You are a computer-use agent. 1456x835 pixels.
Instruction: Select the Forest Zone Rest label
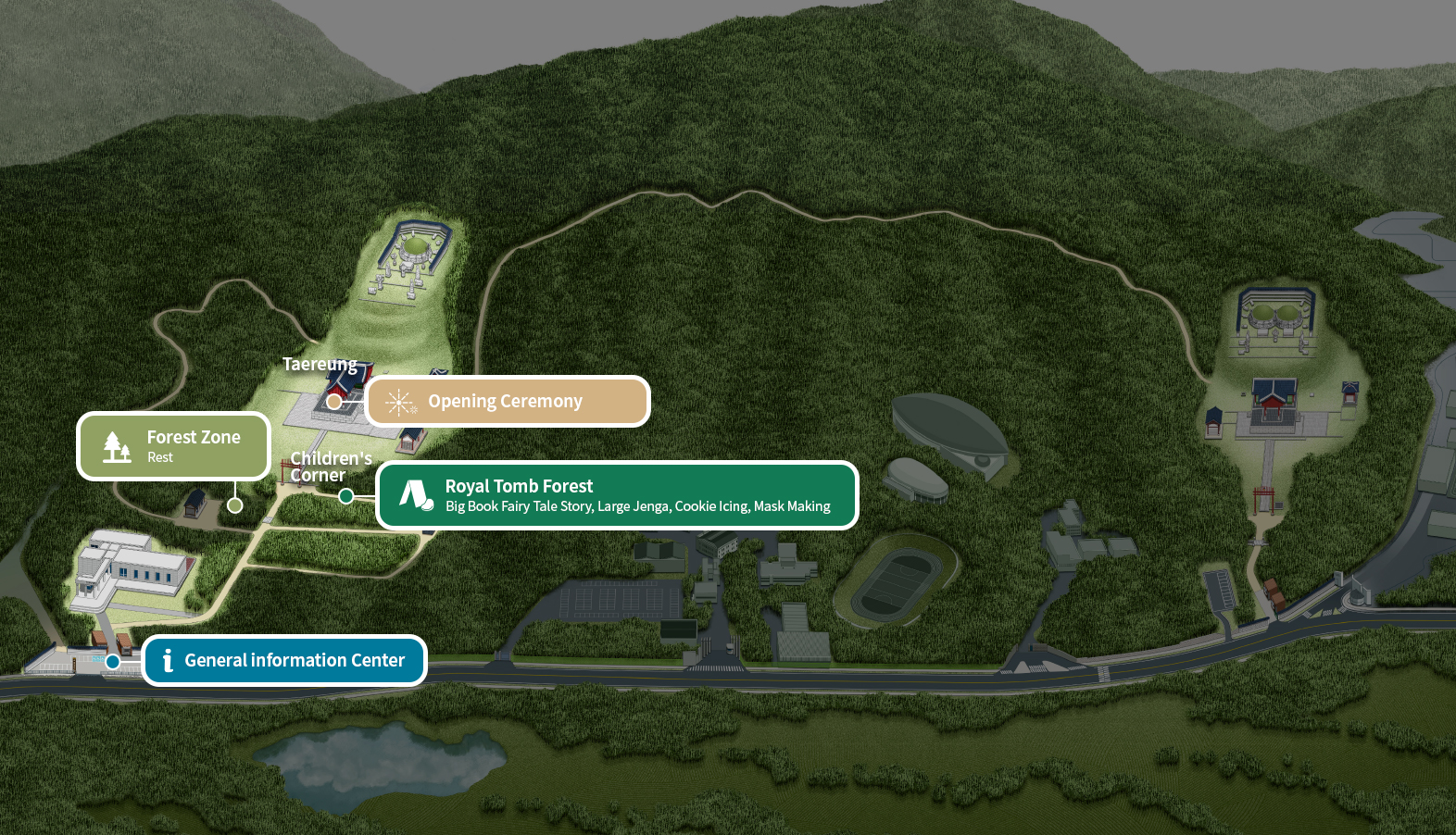[x=174, y=446]
